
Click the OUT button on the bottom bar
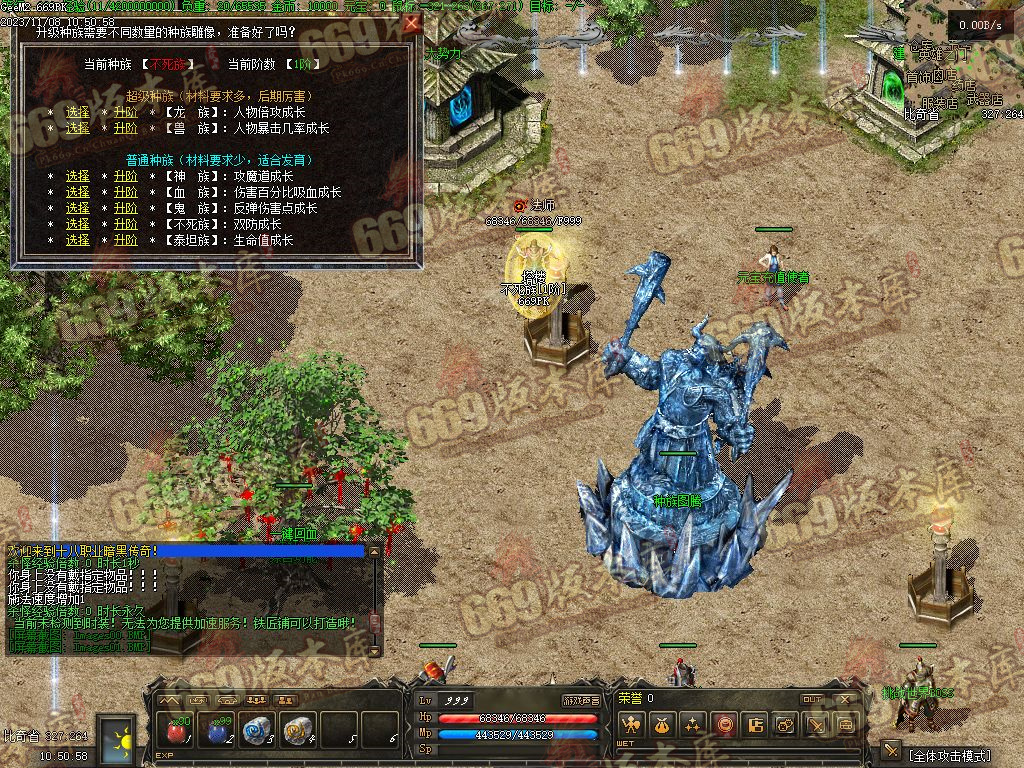coord(812,699)
